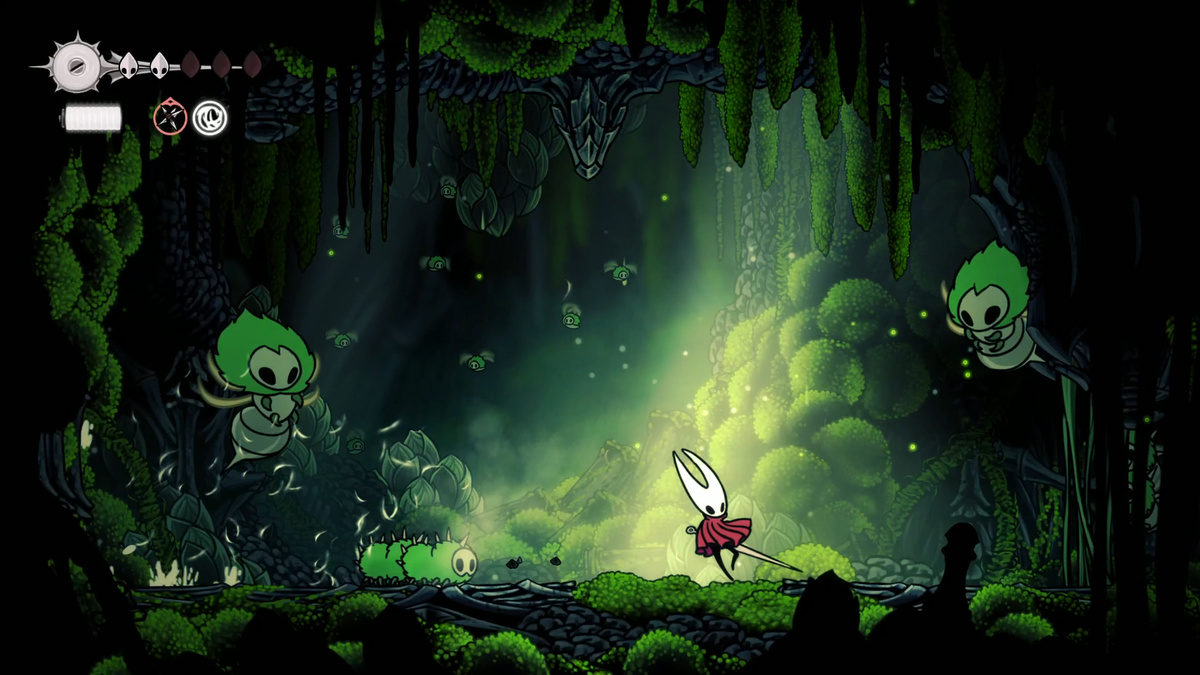Click the spiked silk spool crest emblem
Screen dimensions: 1200x675
point(76,66)
